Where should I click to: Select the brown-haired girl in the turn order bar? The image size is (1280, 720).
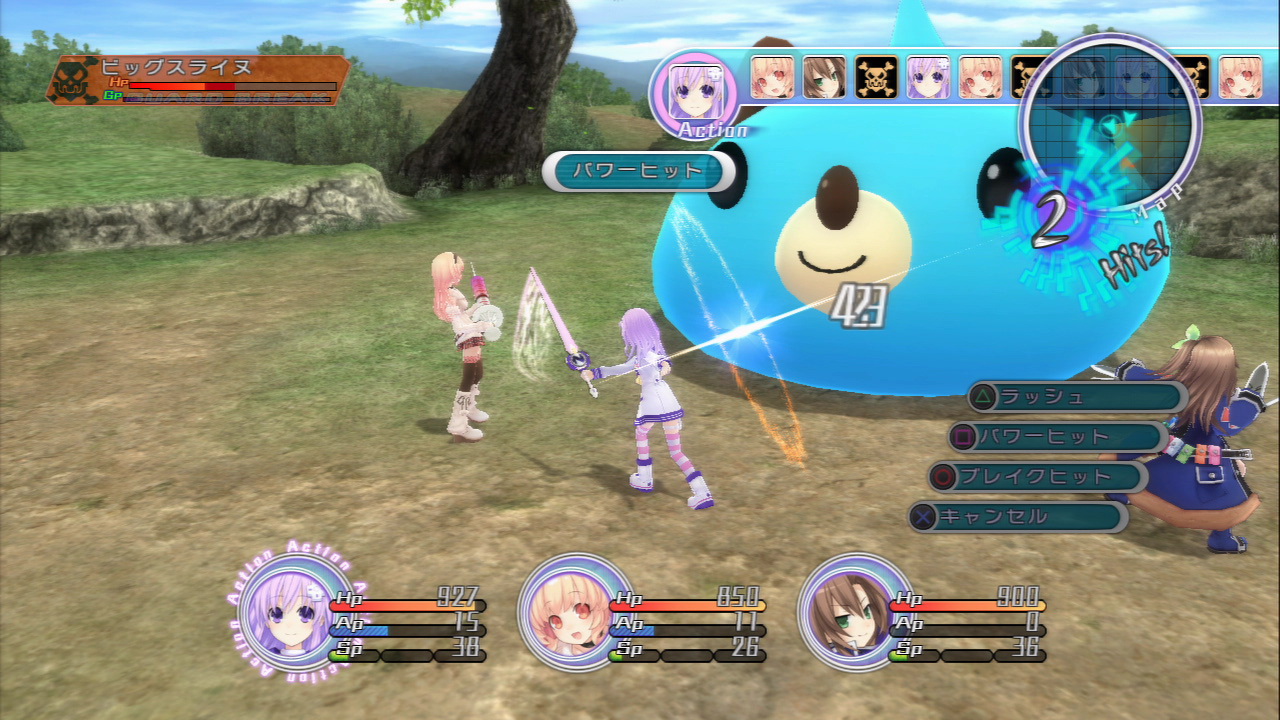pos(824,78)
